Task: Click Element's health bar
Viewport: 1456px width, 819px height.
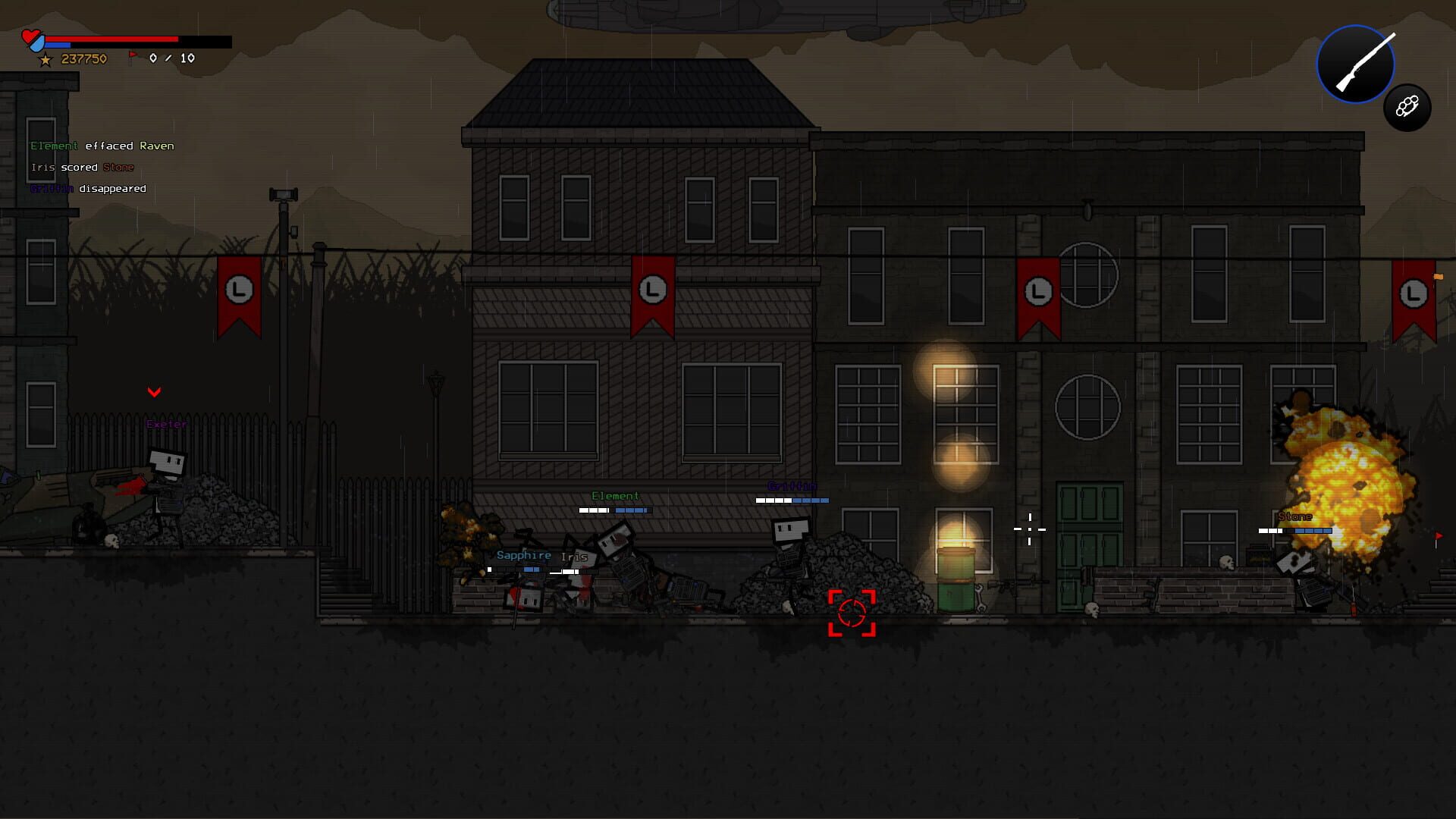Action: [x=613, y=510]
